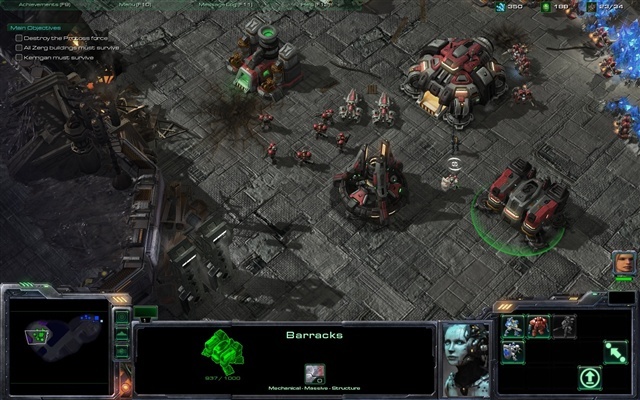Activate the Lift Off command

(x=591, y=377)
